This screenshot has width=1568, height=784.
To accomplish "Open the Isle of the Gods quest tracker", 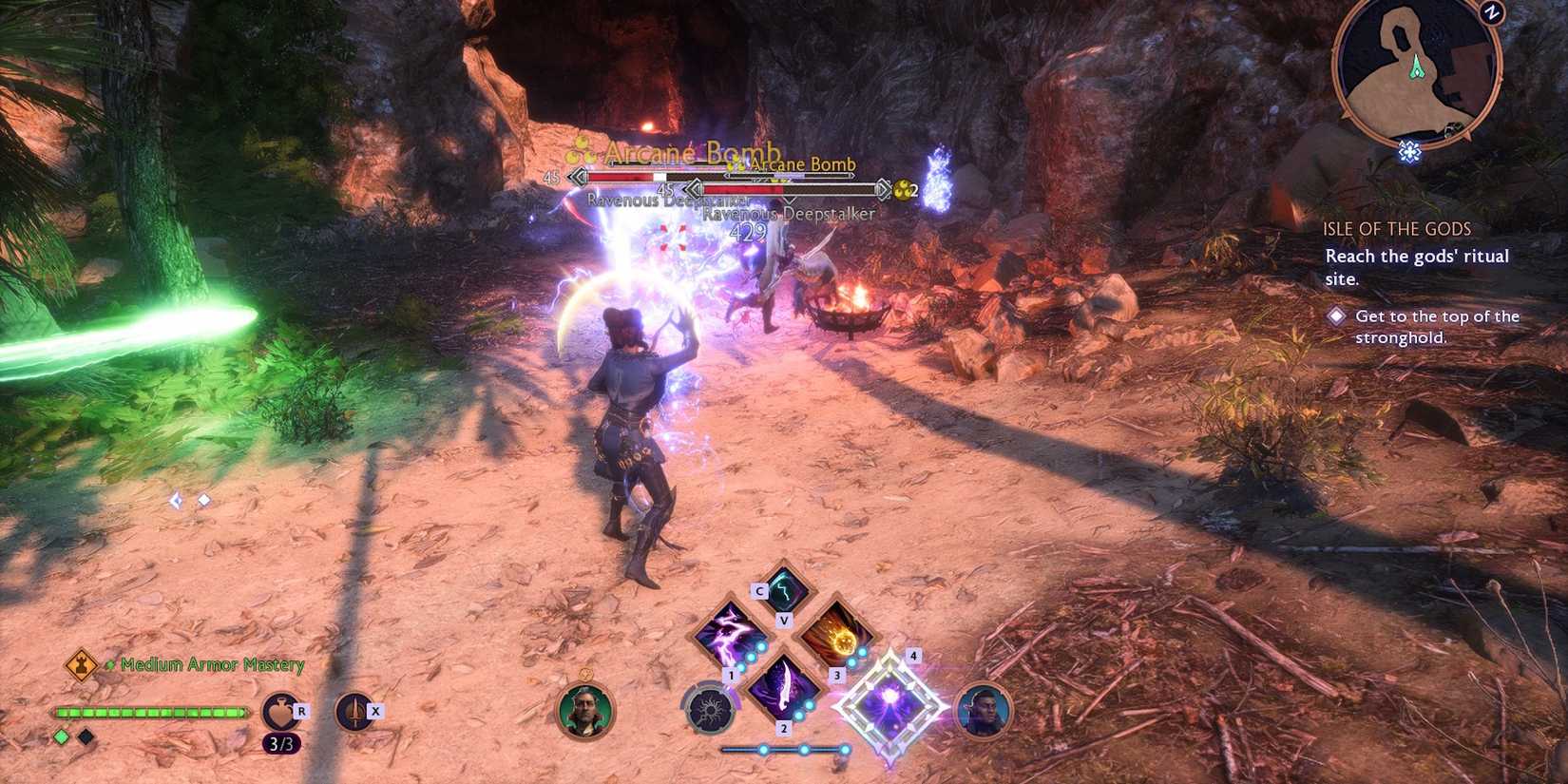I will (1396, 229).
